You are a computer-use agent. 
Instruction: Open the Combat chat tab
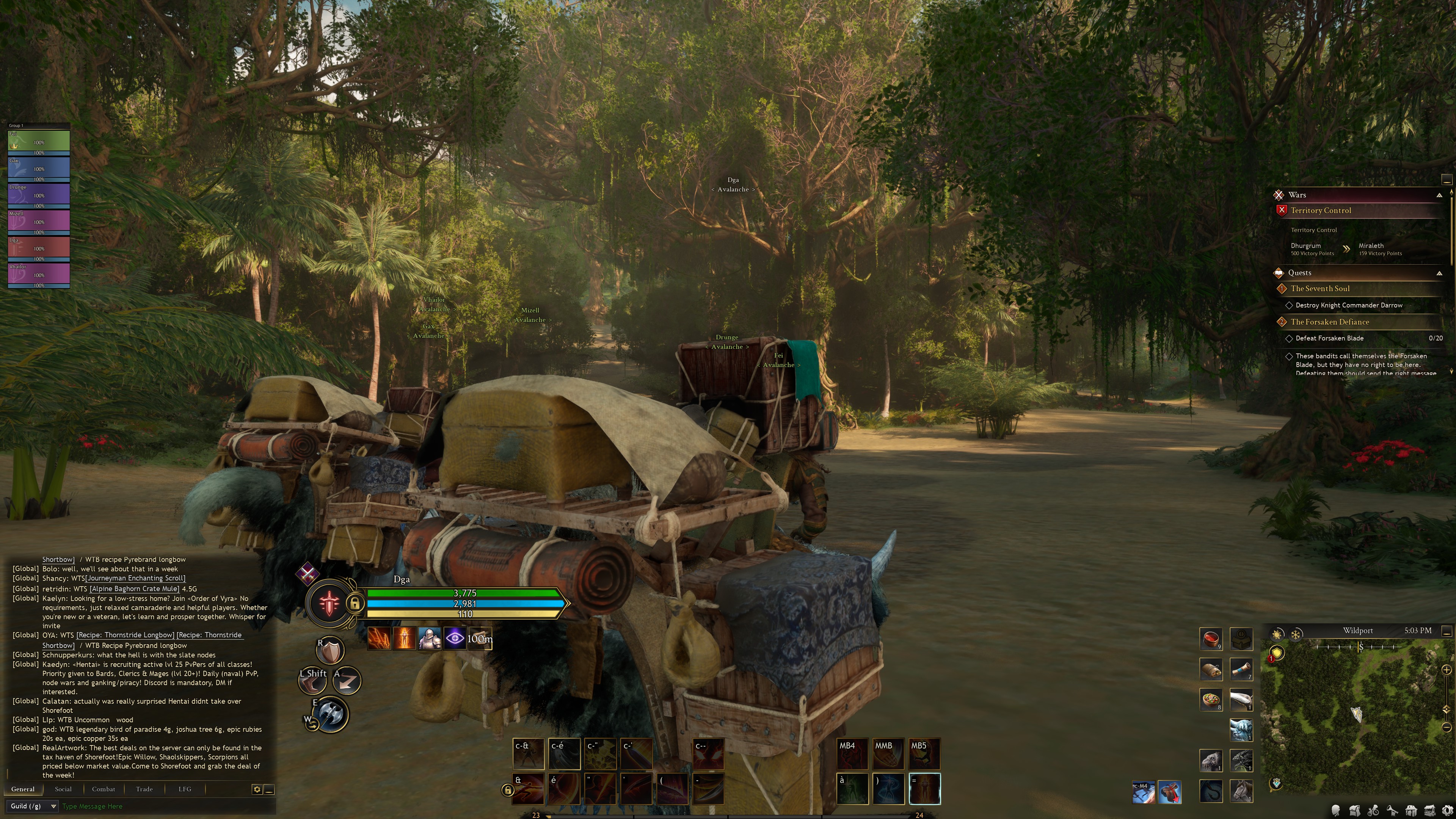pyautogui.click(x=104, y=789)
